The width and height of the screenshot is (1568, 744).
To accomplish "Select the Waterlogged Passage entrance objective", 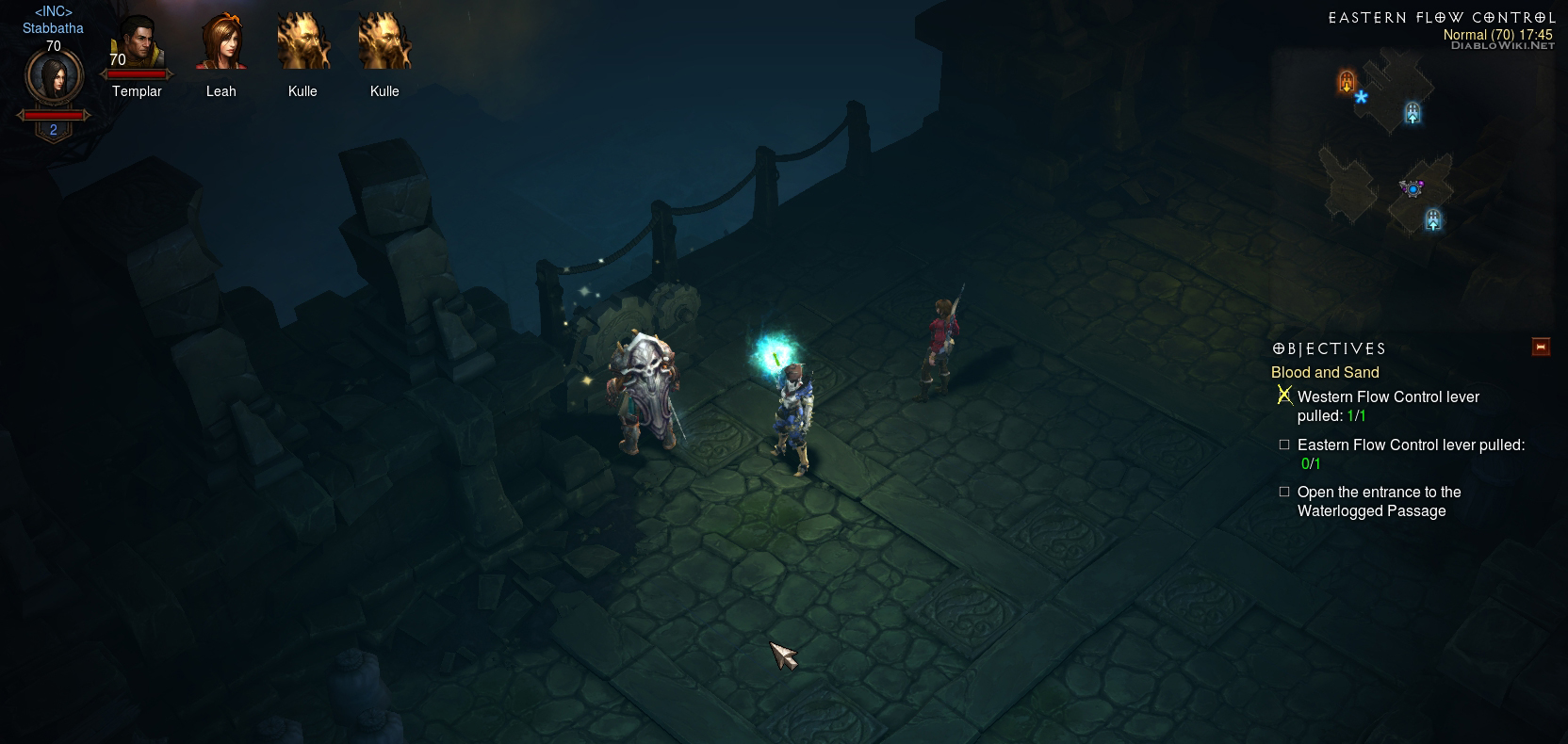I will pos(1379,501).
